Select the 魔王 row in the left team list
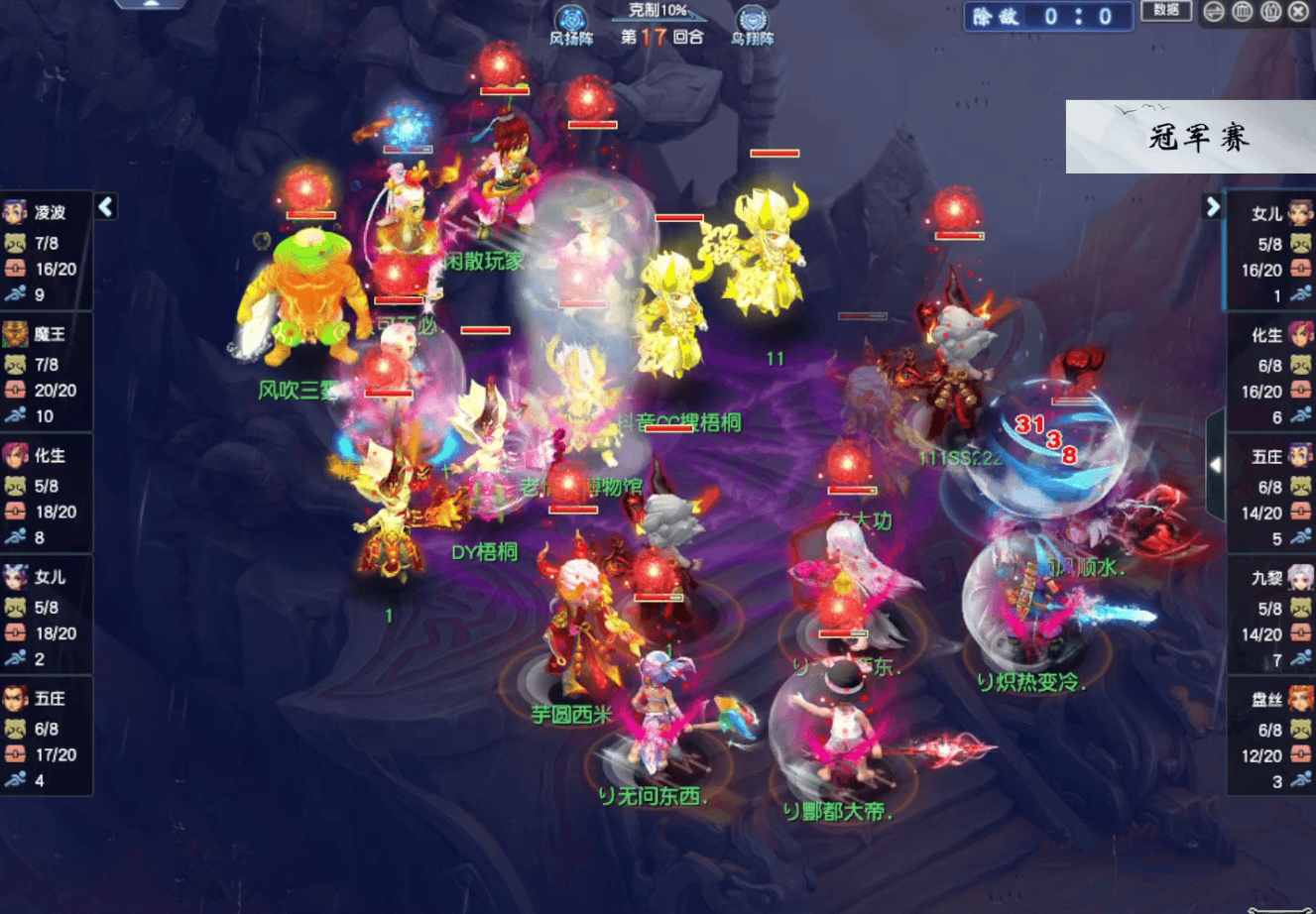 pos(47,374)
